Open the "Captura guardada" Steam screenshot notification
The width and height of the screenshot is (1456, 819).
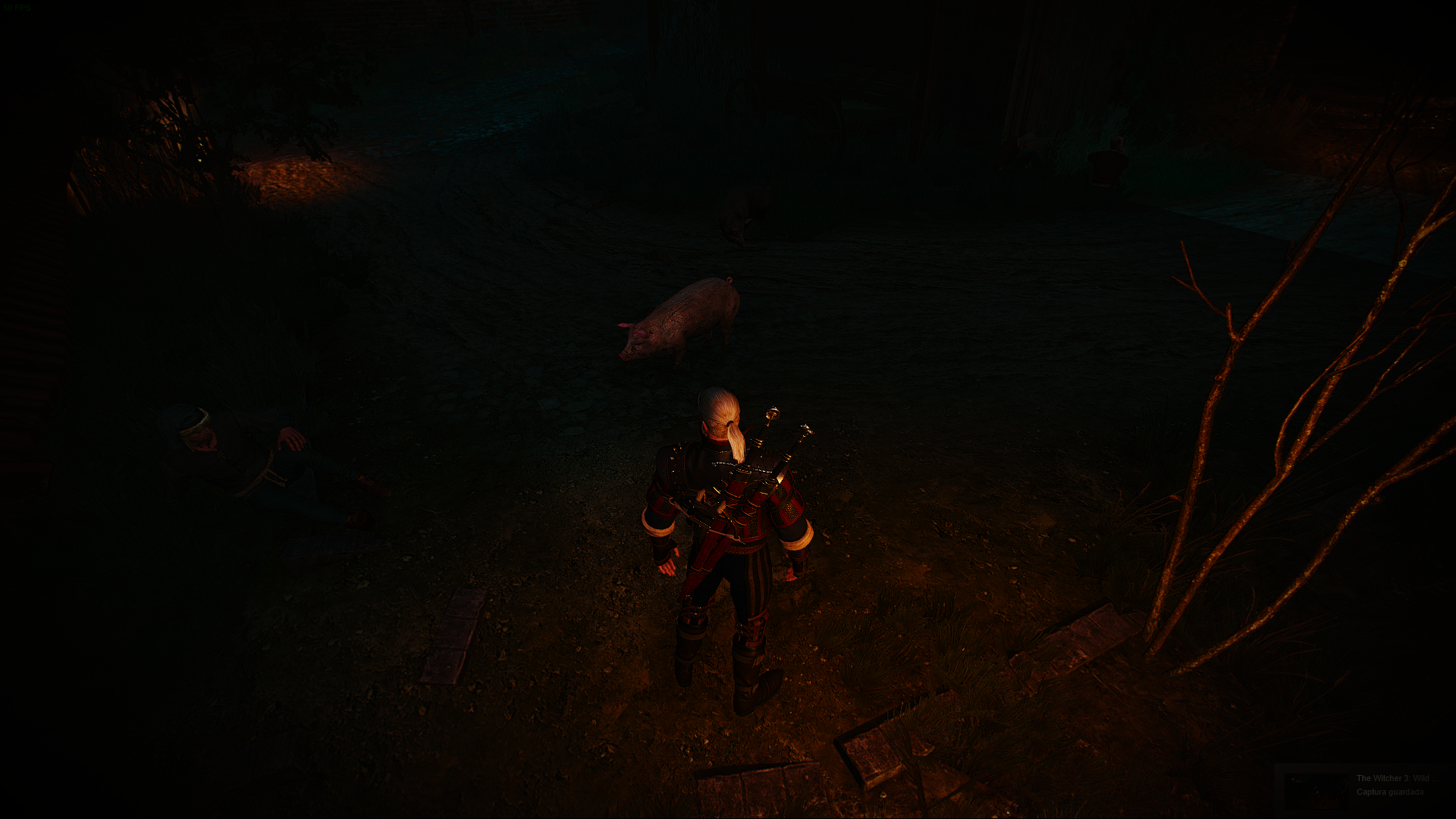tap(1363, 786)
